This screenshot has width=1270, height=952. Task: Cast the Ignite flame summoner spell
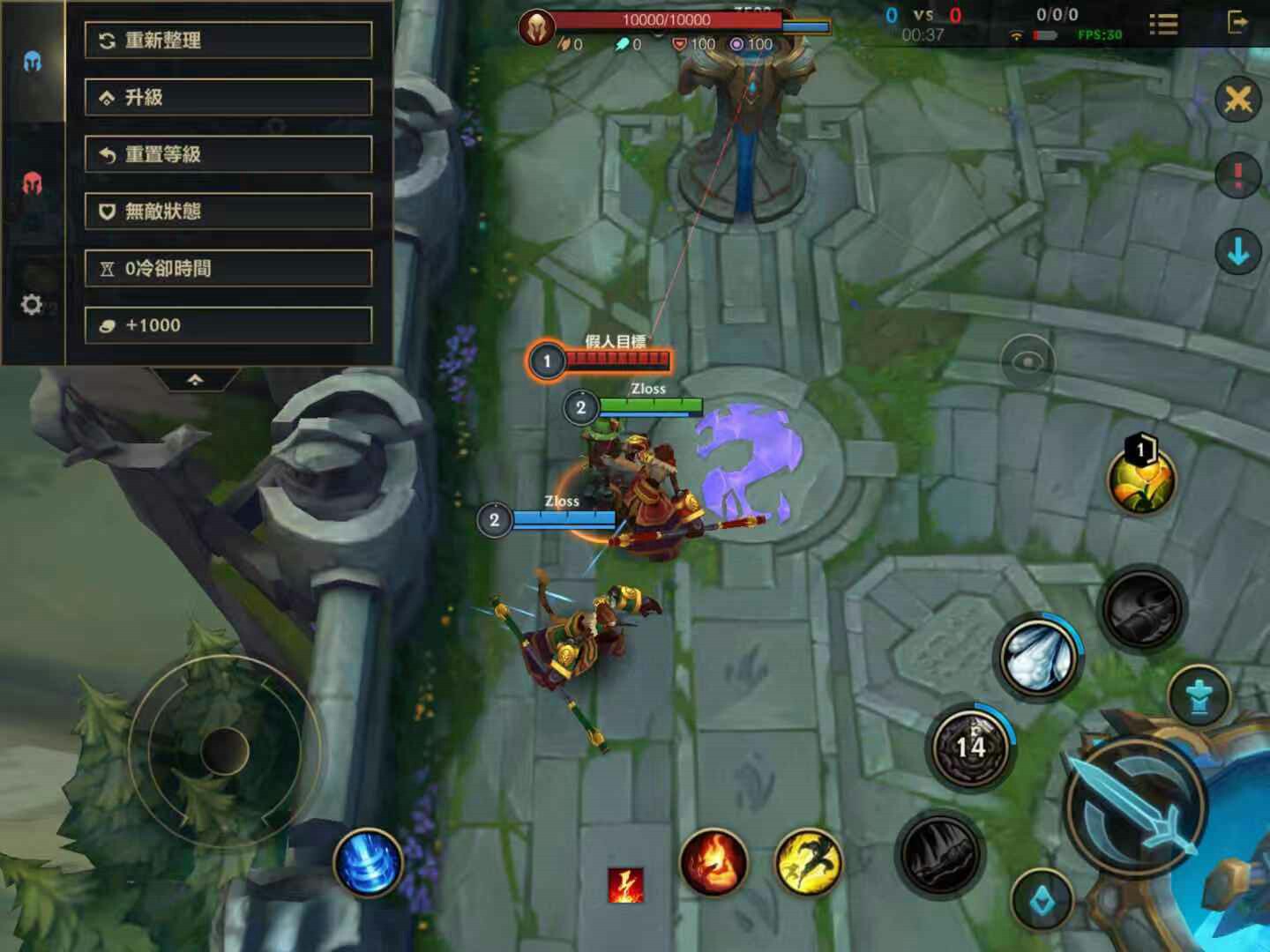click(x=713, y=863)
